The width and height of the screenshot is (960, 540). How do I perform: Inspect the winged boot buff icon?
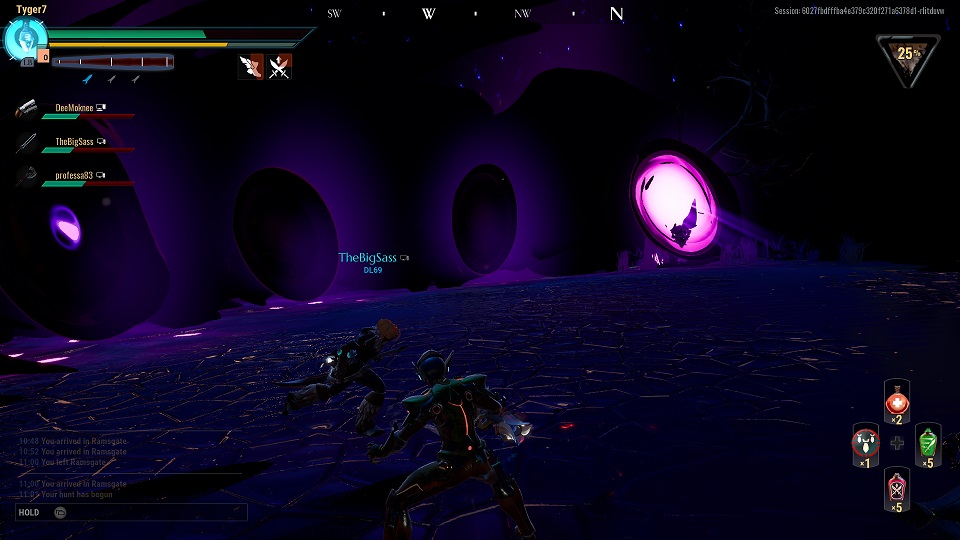click(251, 67)
